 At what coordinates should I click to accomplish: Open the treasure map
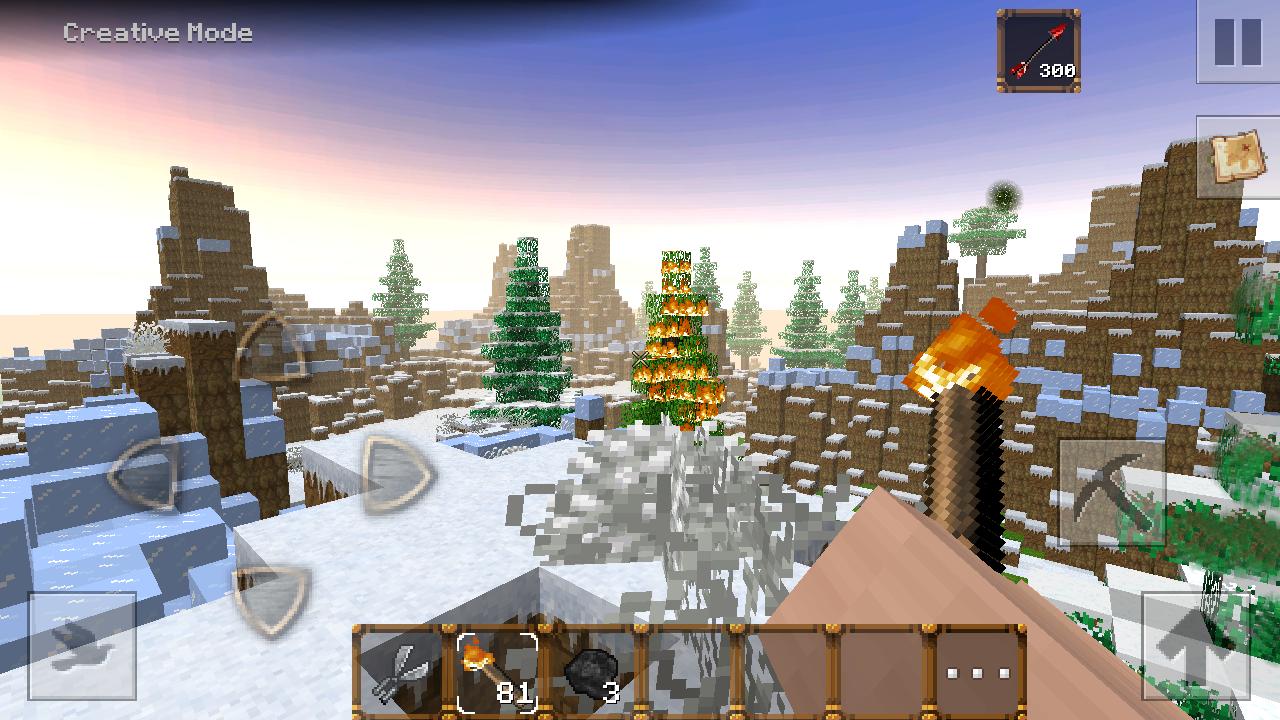(1238, 157)
